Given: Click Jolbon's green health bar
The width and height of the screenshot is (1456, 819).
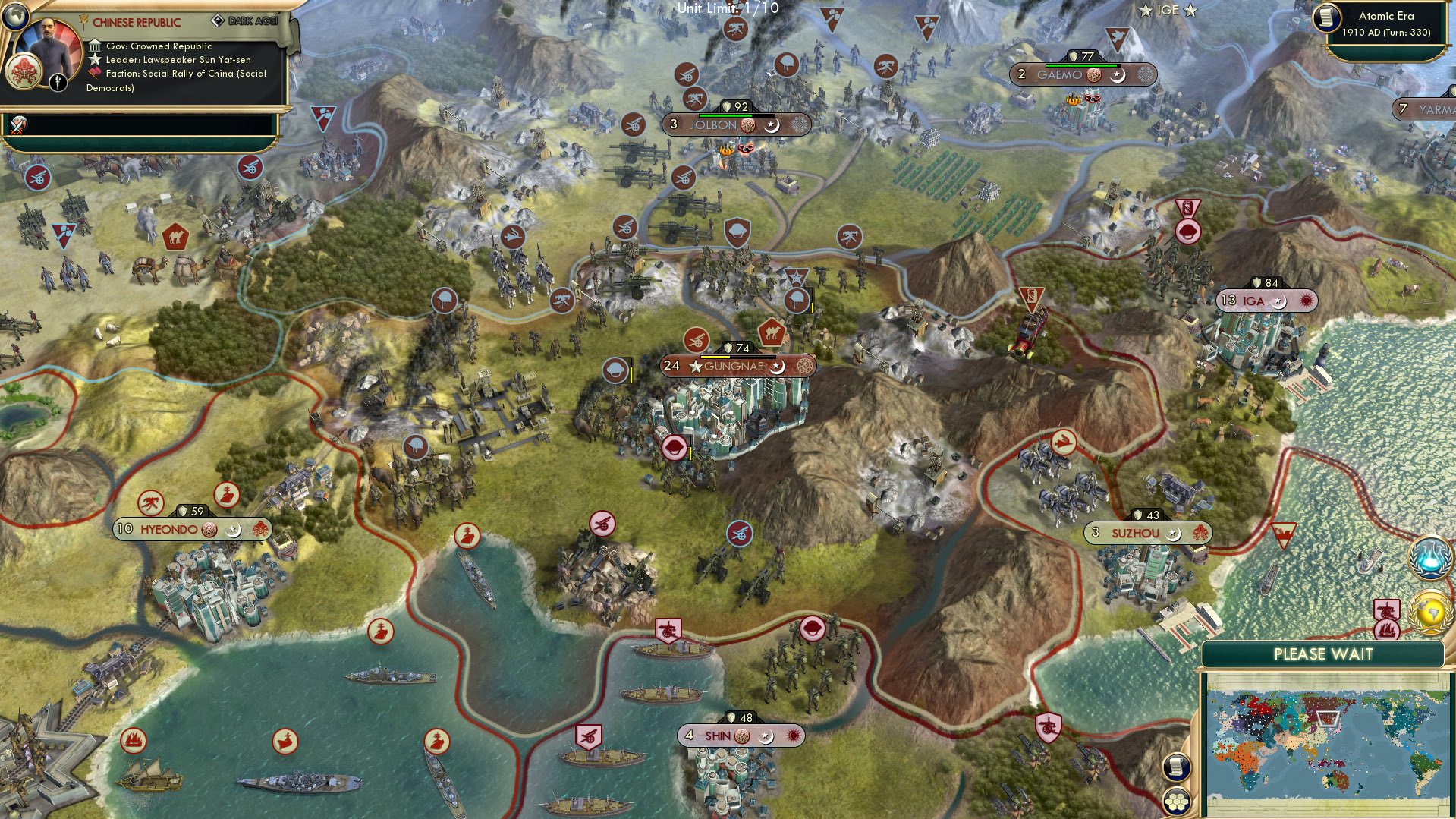Looking at the screenshot, I should (725, 115).
